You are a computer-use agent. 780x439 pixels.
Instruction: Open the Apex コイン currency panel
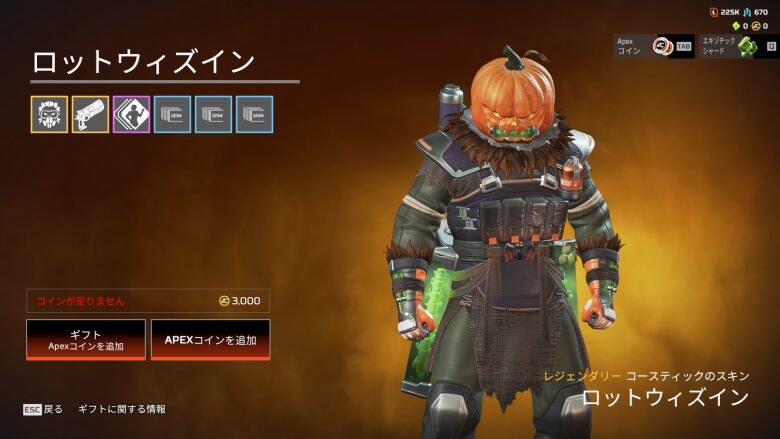pos(653,46)
